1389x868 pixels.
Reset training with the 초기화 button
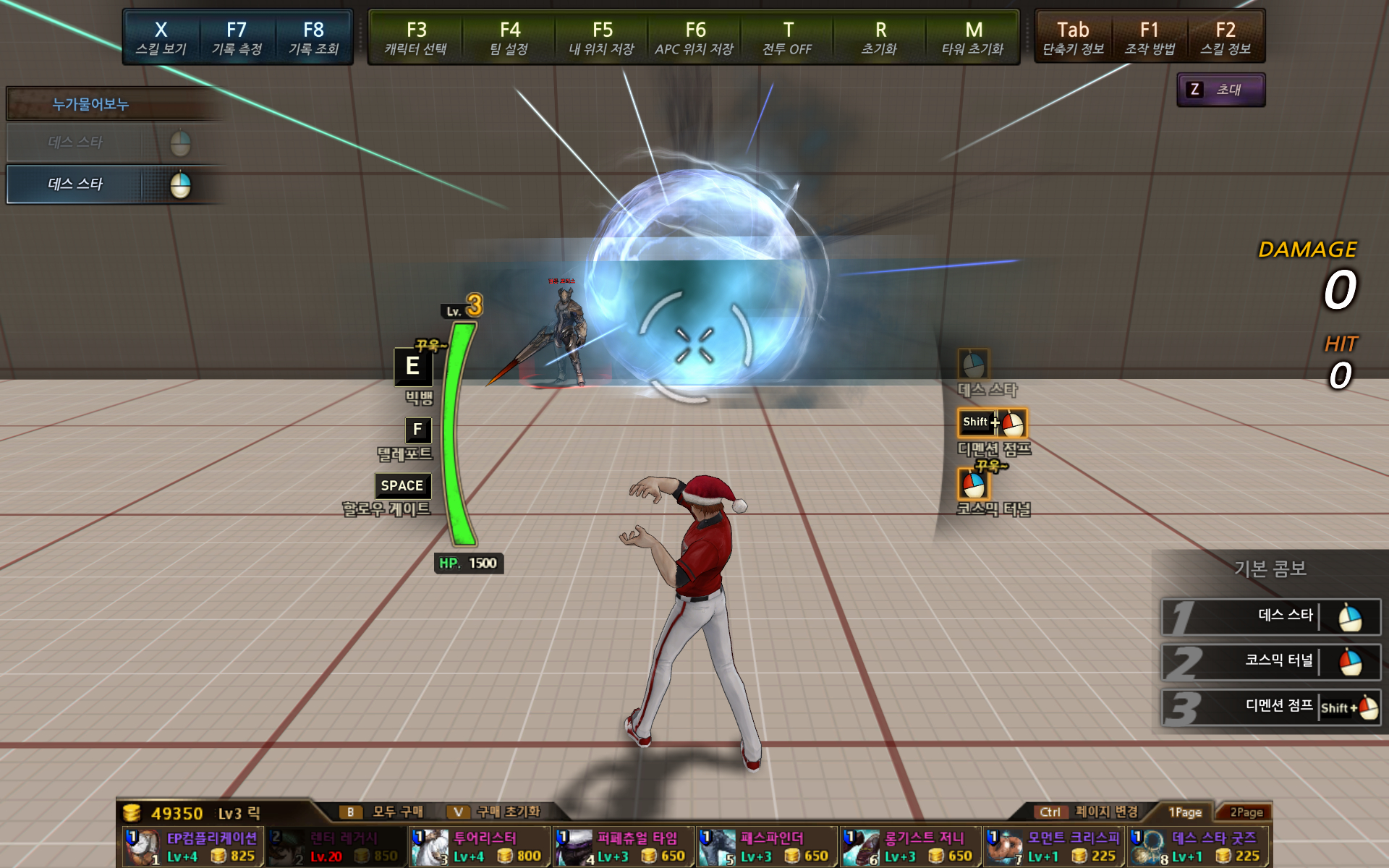880,38
